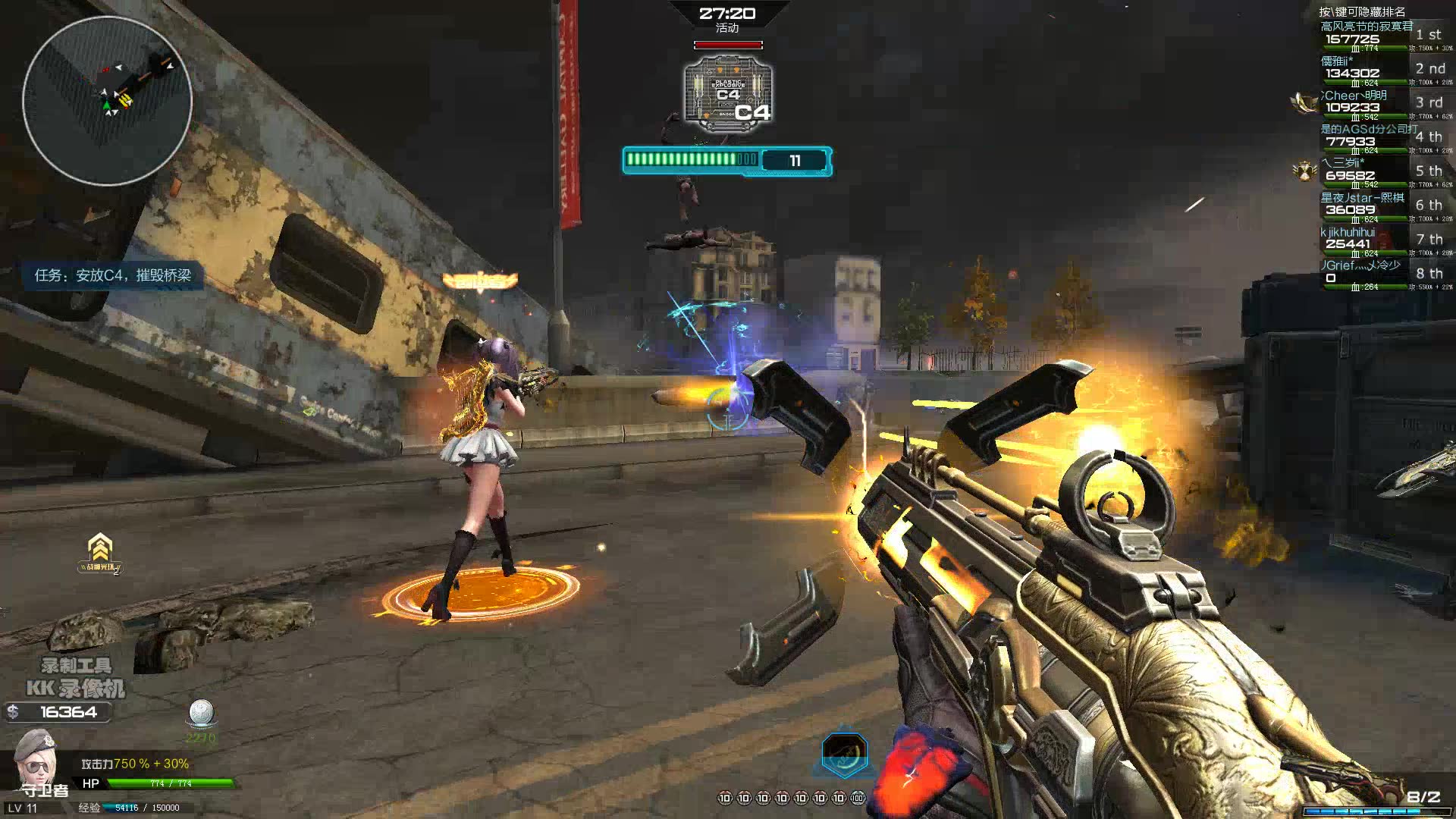Click the 100-point medal token

point(858,798)
